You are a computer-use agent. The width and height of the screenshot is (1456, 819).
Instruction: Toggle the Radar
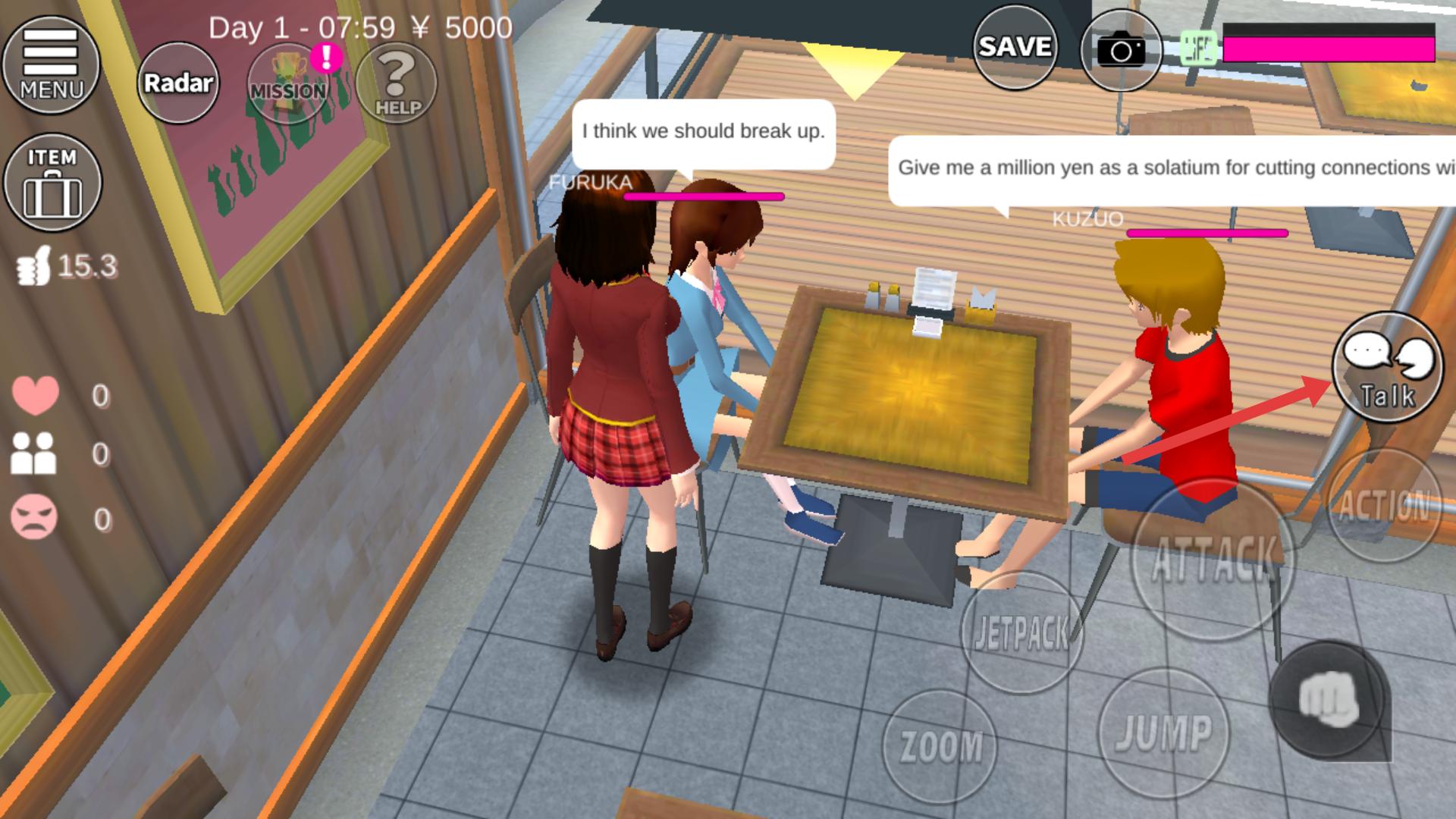click(x=178, y=83)
